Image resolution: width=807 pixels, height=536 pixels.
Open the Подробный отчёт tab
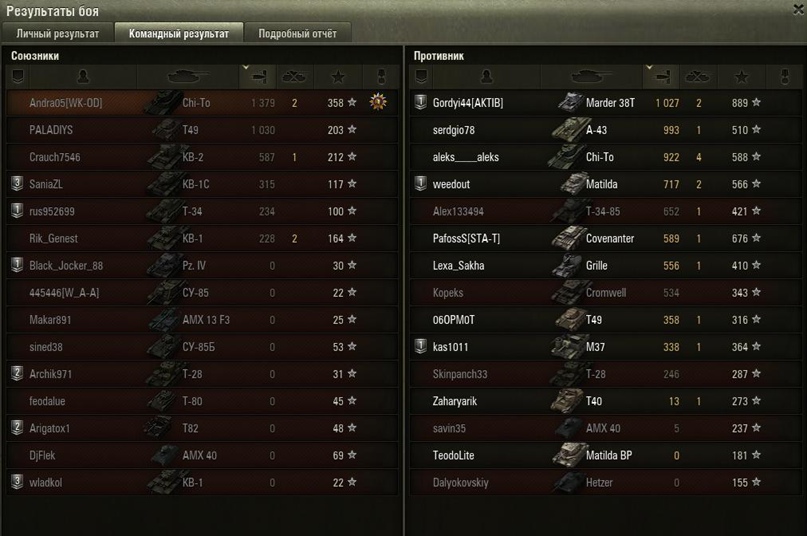click(x=297, y=33)
